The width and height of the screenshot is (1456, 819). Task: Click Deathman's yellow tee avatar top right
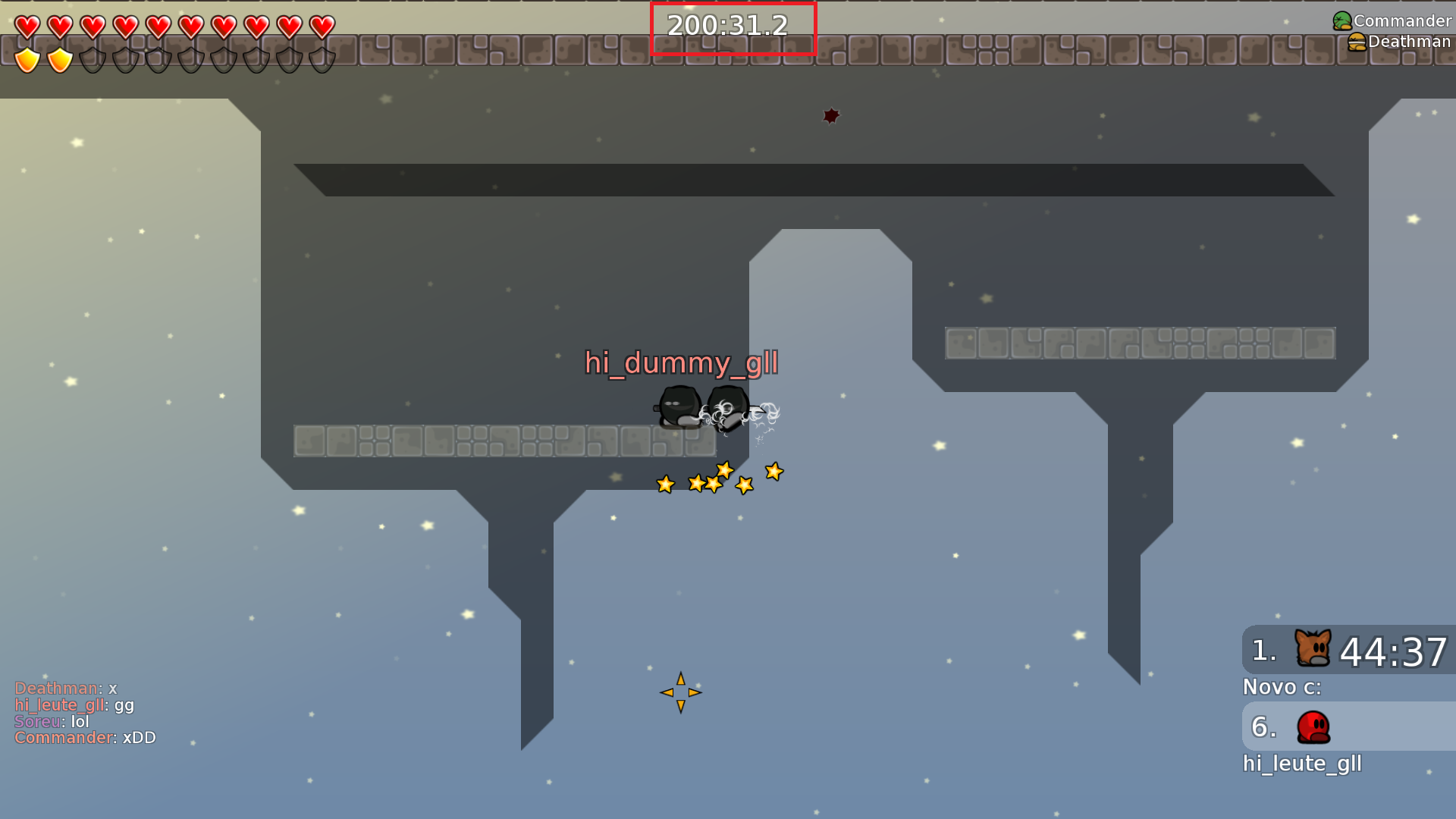(x=1358, y=41)
